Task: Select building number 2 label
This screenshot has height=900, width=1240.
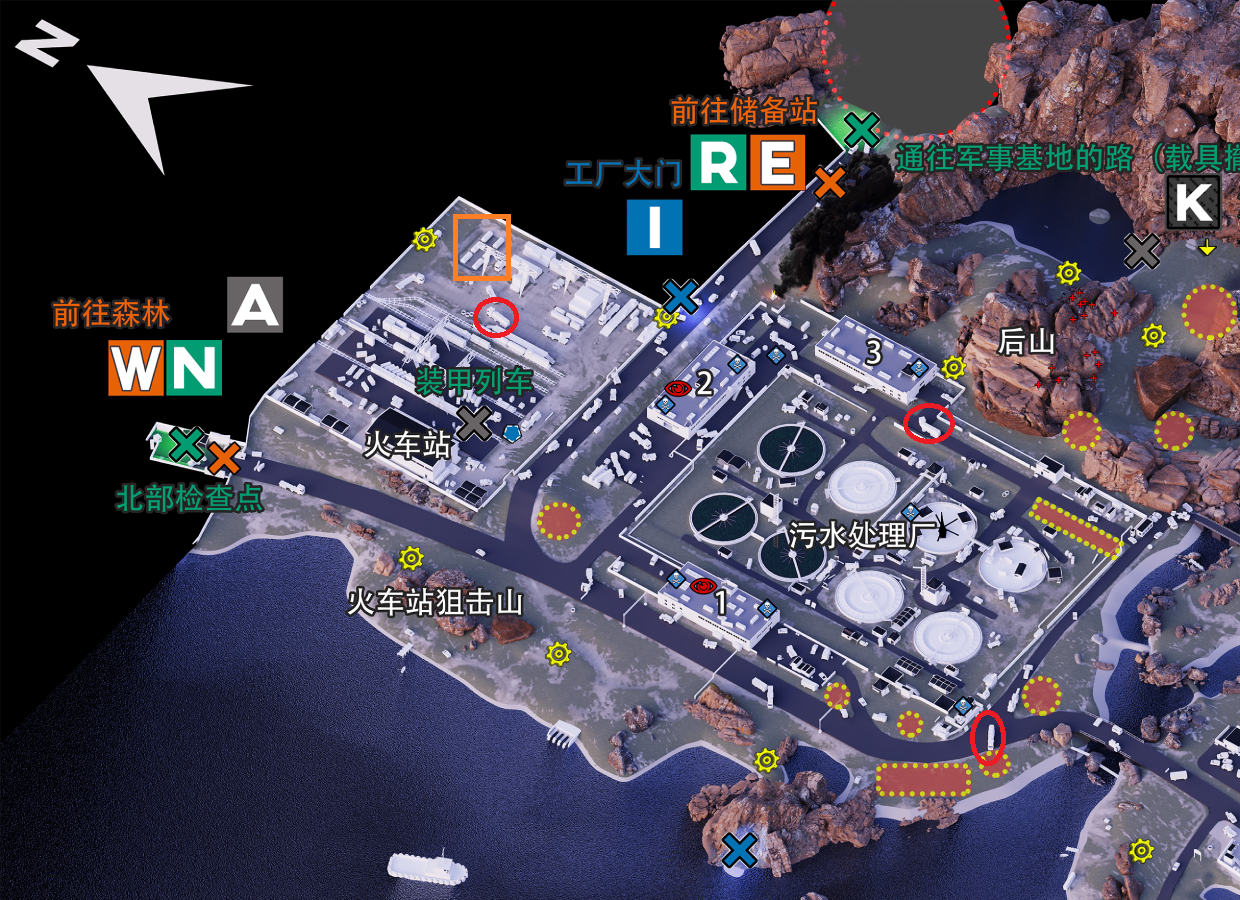Action: point(704,382)
